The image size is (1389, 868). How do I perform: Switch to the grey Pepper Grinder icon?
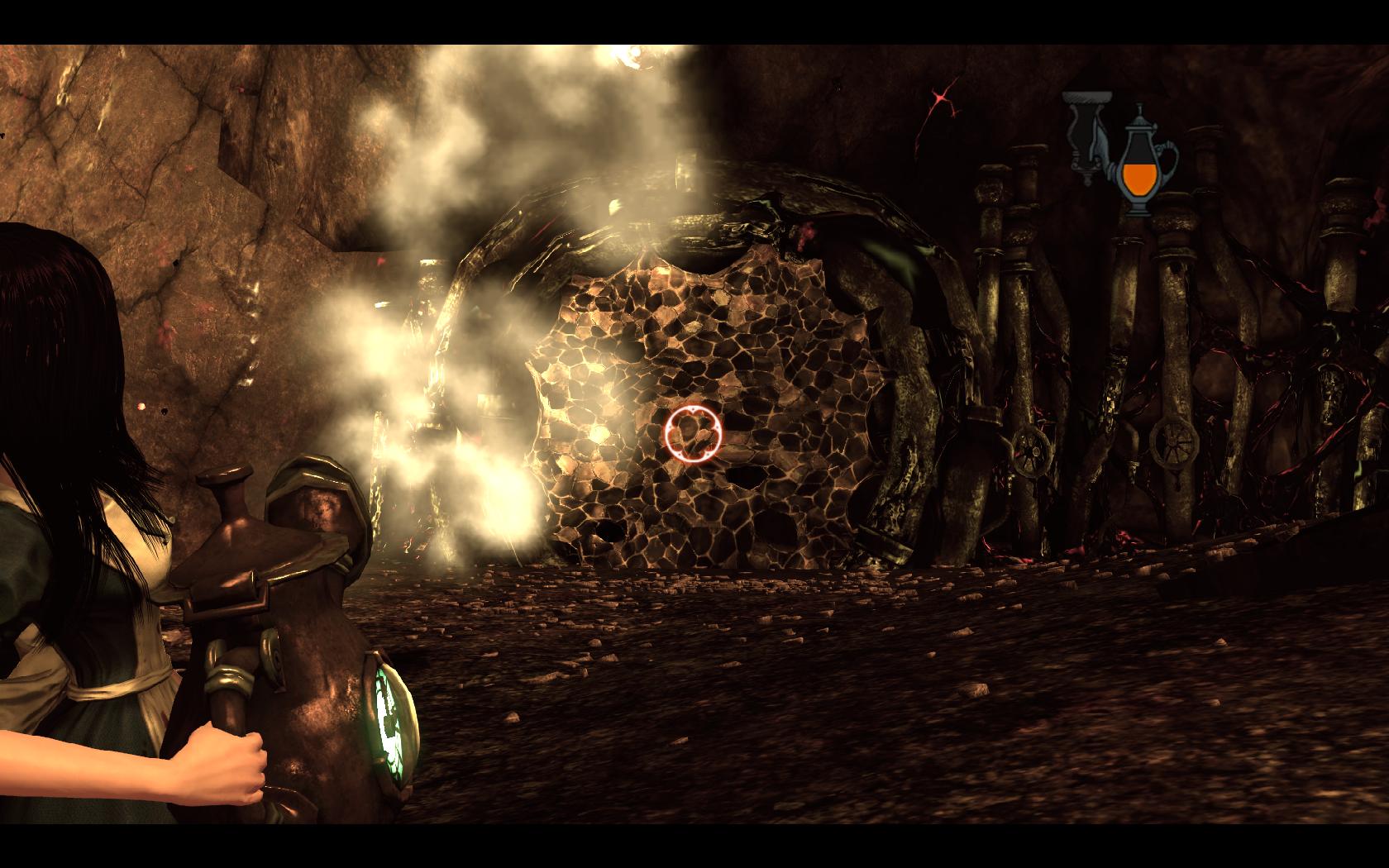tap(1086, 139)
